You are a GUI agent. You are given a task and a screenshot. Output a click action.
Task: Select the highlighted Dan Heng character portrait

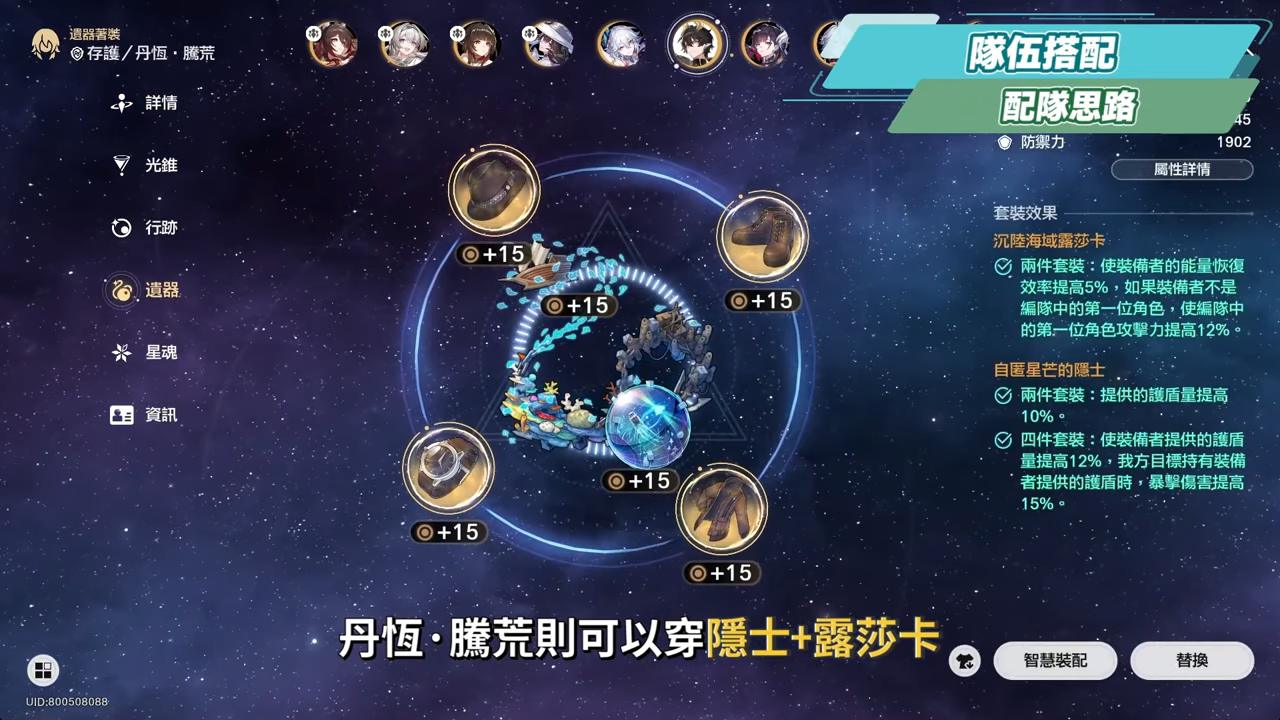tap(697, 45)
